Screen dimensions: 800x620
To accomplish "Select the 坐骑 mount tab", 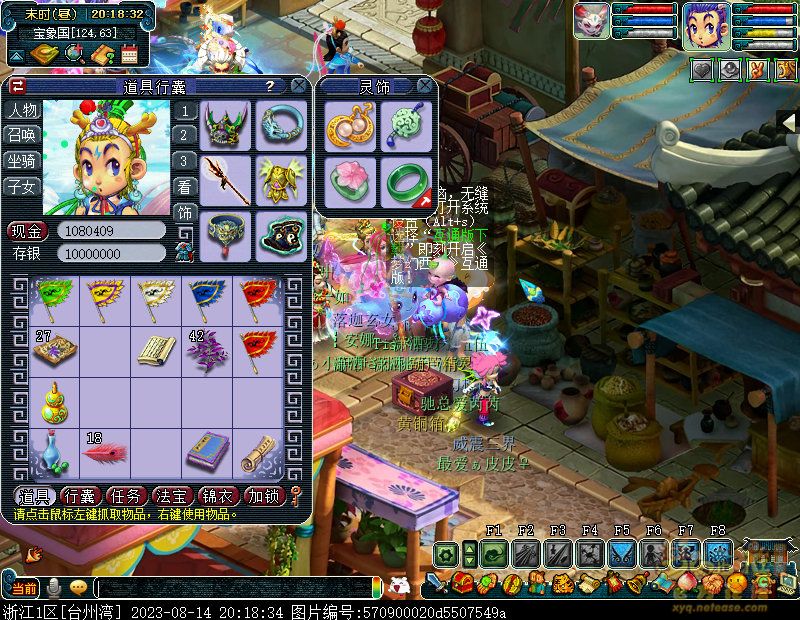I will click(x=21, y=161).
